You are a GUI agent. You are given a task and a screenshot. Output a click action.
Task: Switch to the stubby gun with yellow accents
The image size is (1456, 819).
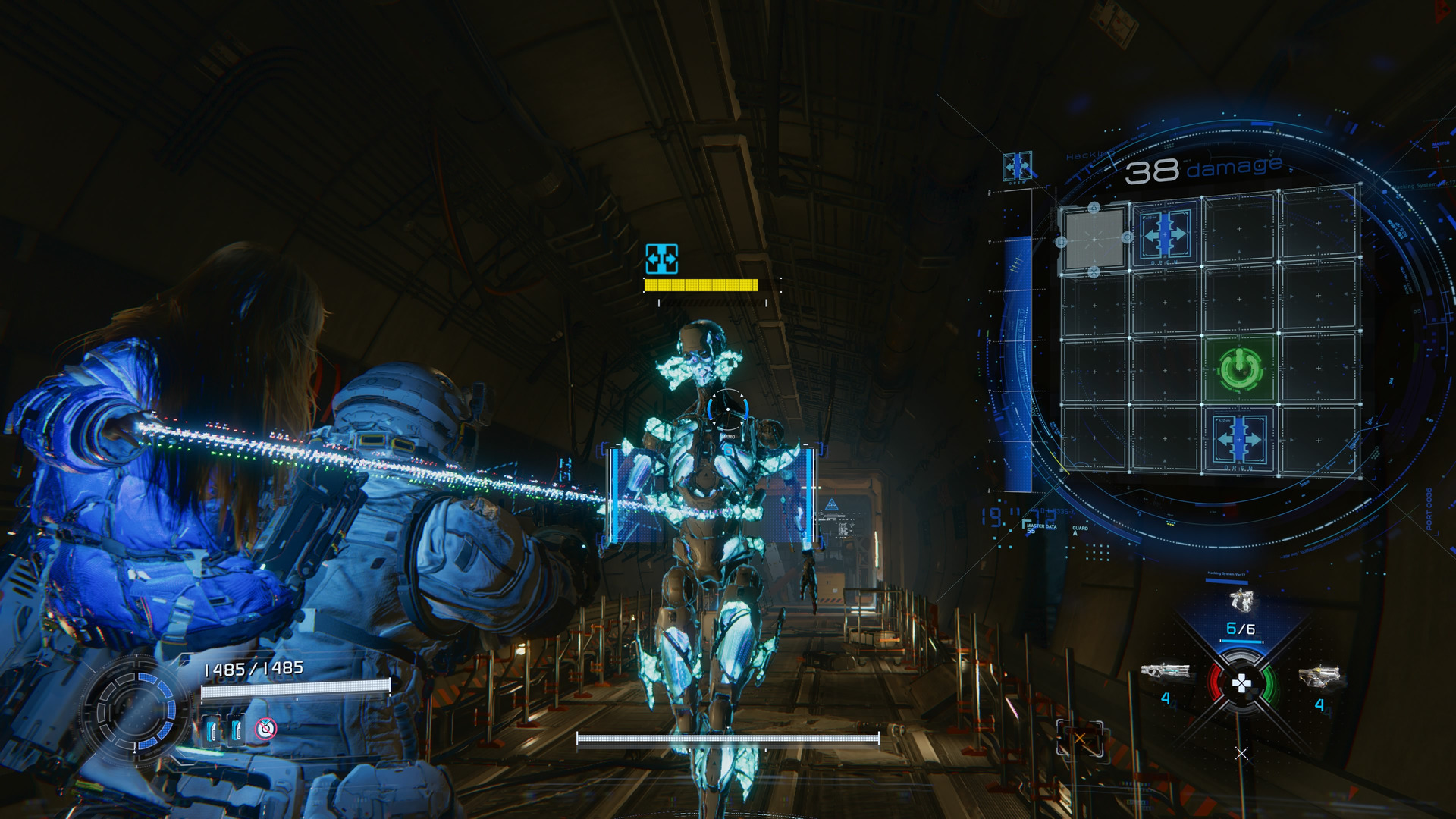1319,674
